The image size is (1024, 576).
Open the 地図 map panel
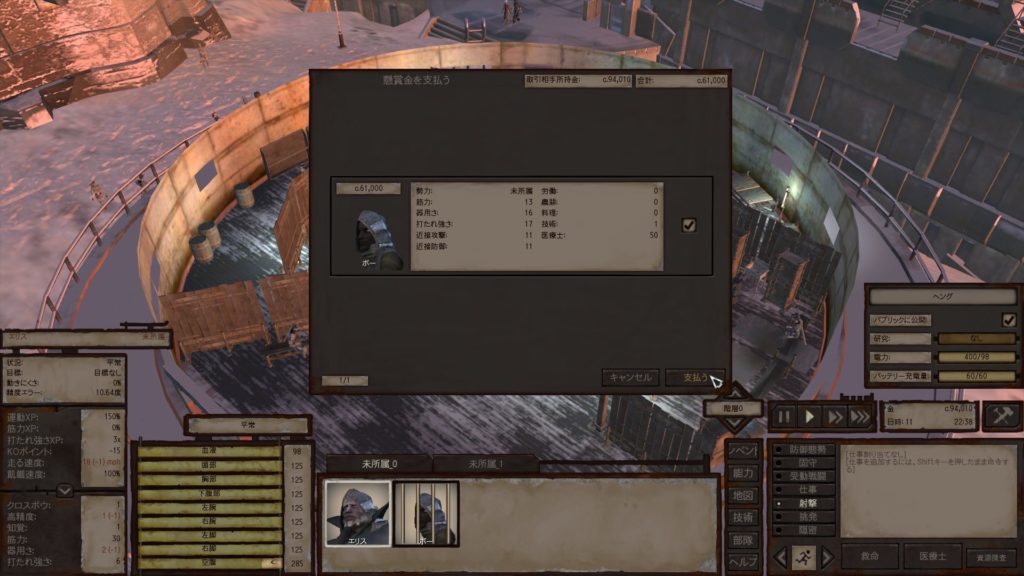coord(743,495)
